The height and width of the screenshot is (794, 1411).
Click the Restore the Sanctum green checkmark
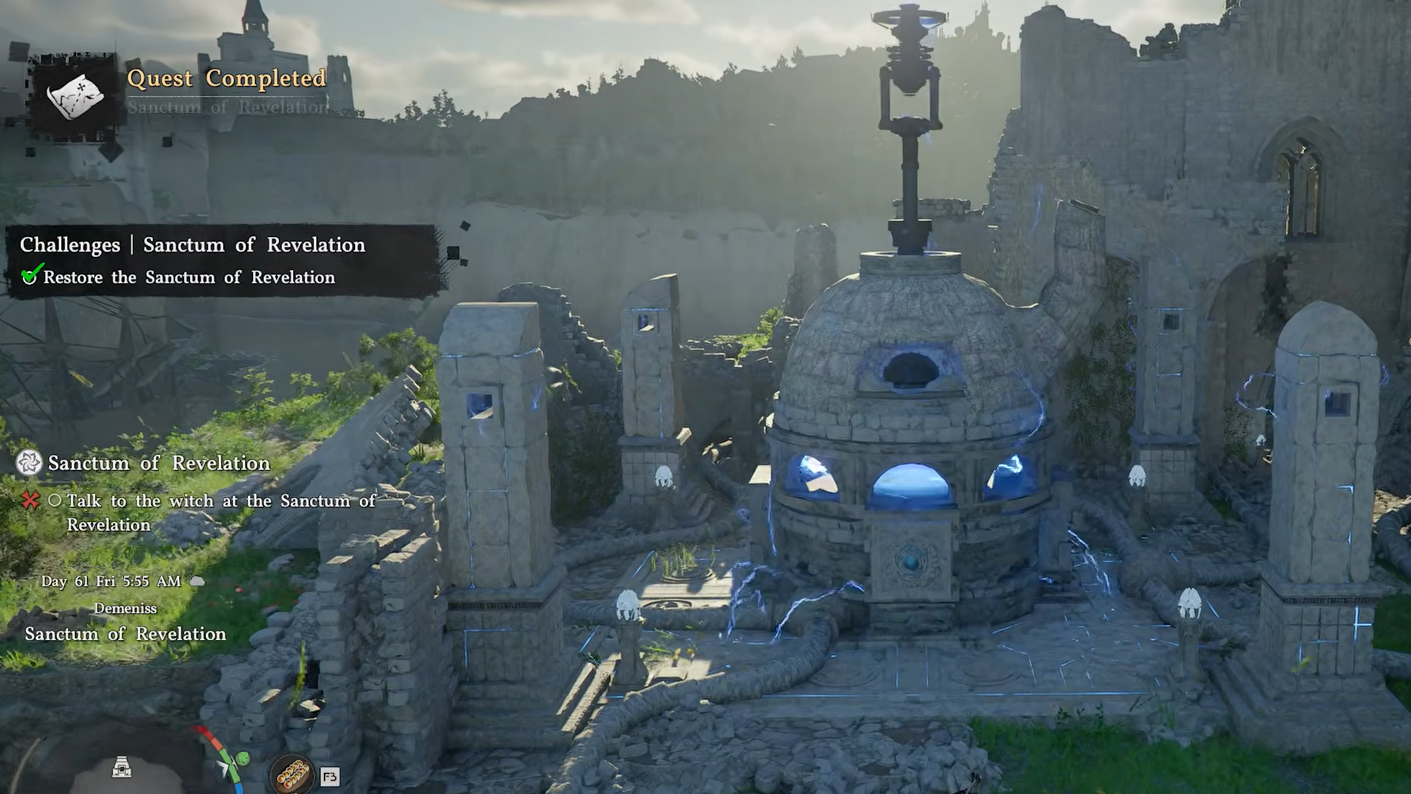click(31, 276)
